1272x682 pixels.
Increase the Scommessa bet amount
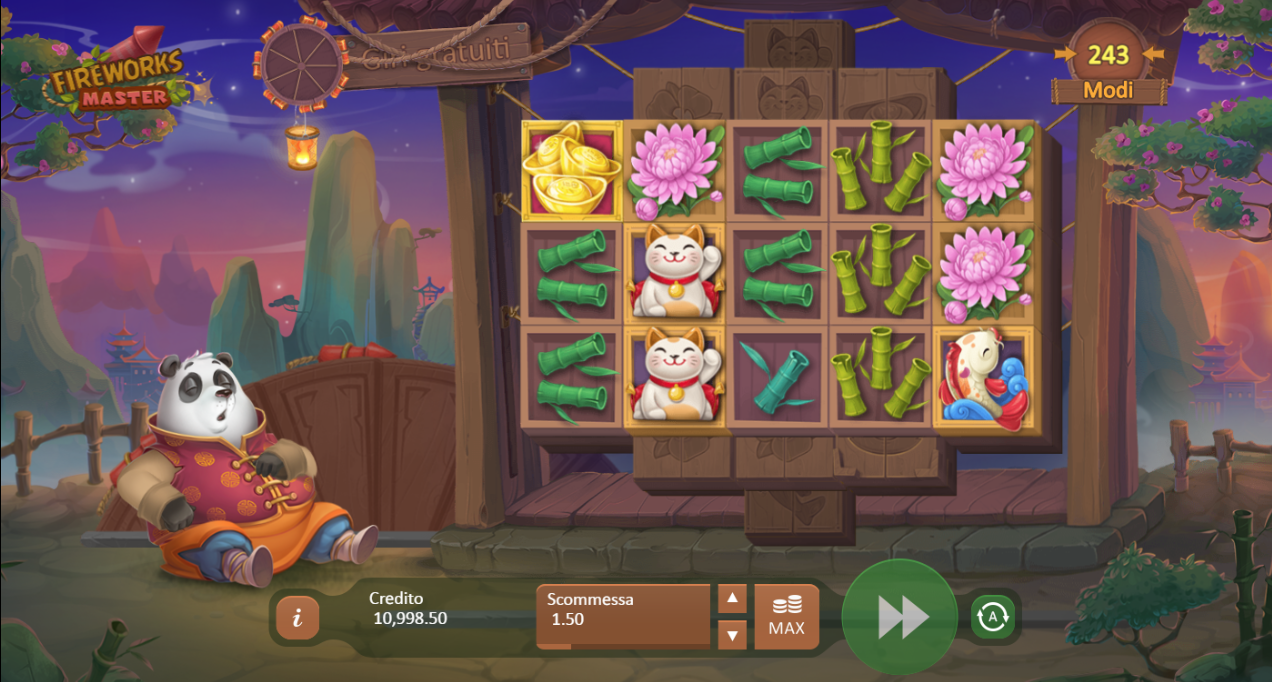(732, 599)
